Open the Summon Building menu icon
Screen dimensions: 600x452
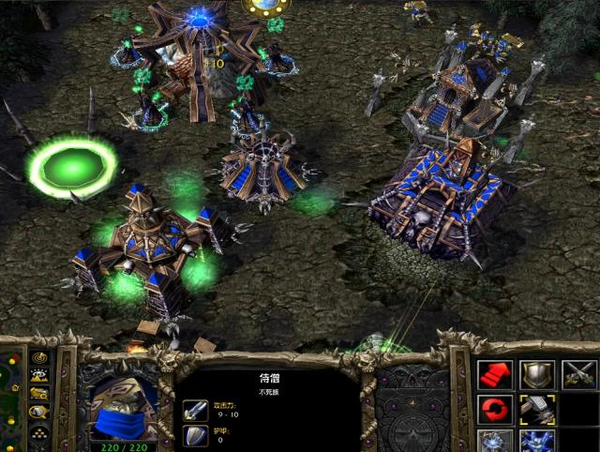(x=494, y=441)
